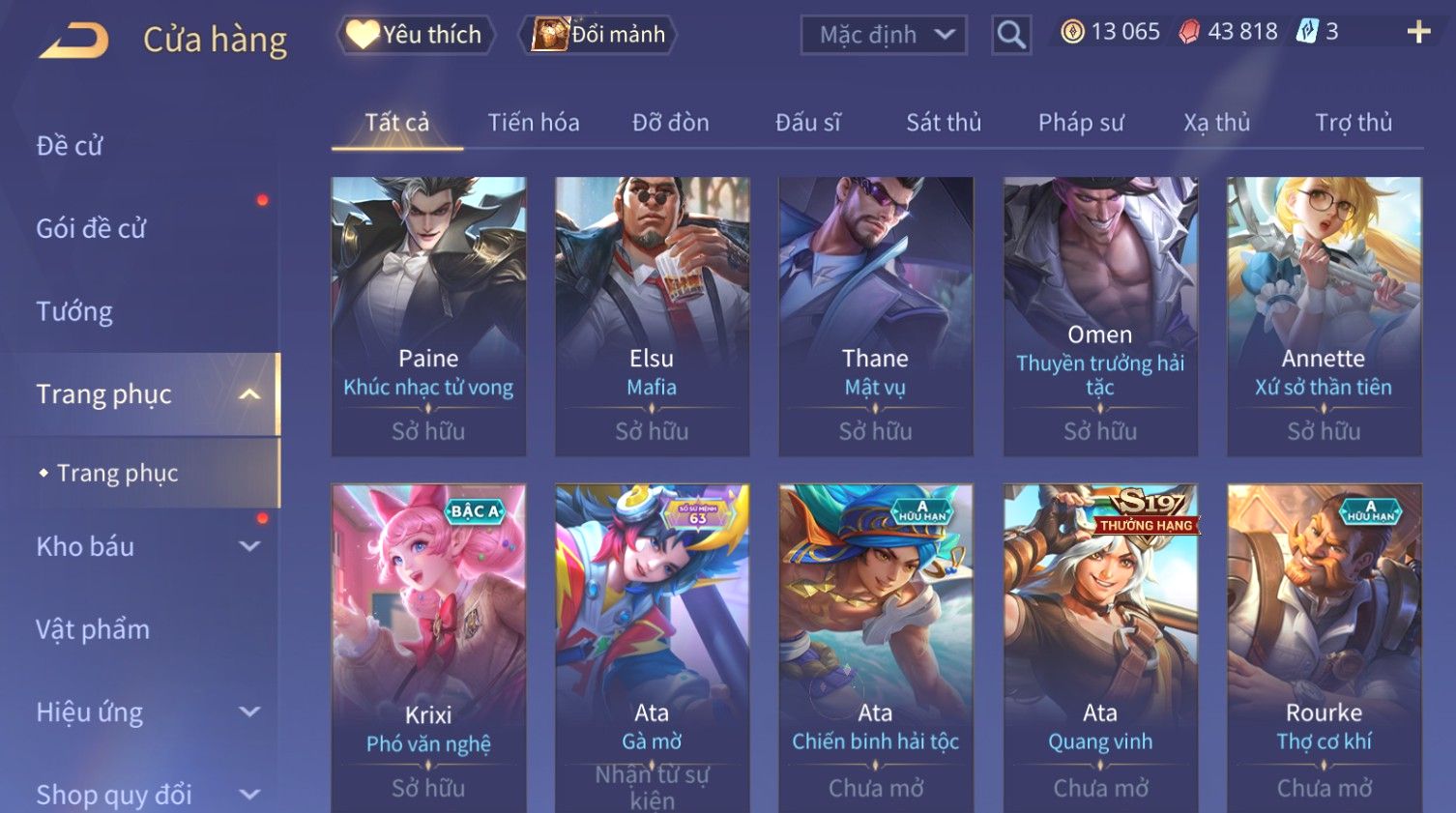Image resolution: width=1456 pixels, height=813 pixels.
Task: Switch to the Tiến hóa tab
Action: tap(534, 123)
